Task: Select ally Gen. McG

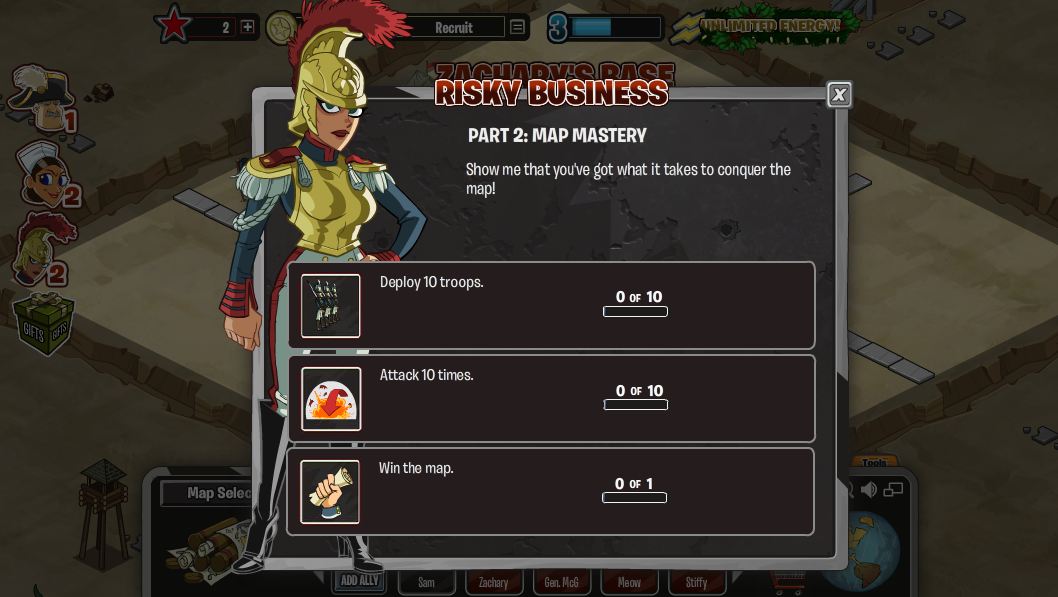Action: click(x=561, y=582)
